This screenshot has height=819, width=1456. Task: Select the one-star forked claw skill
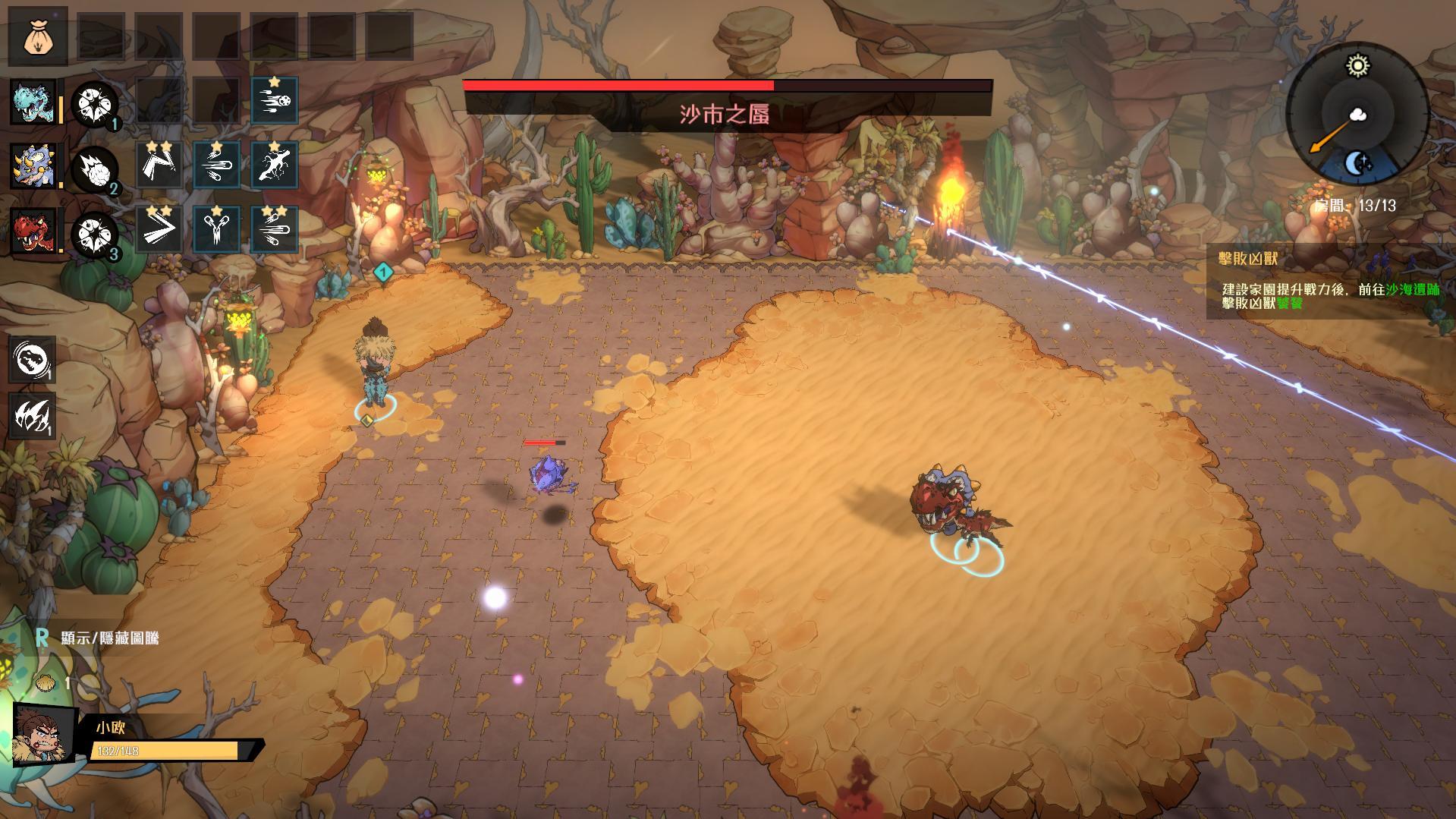[x=216, y=229]
